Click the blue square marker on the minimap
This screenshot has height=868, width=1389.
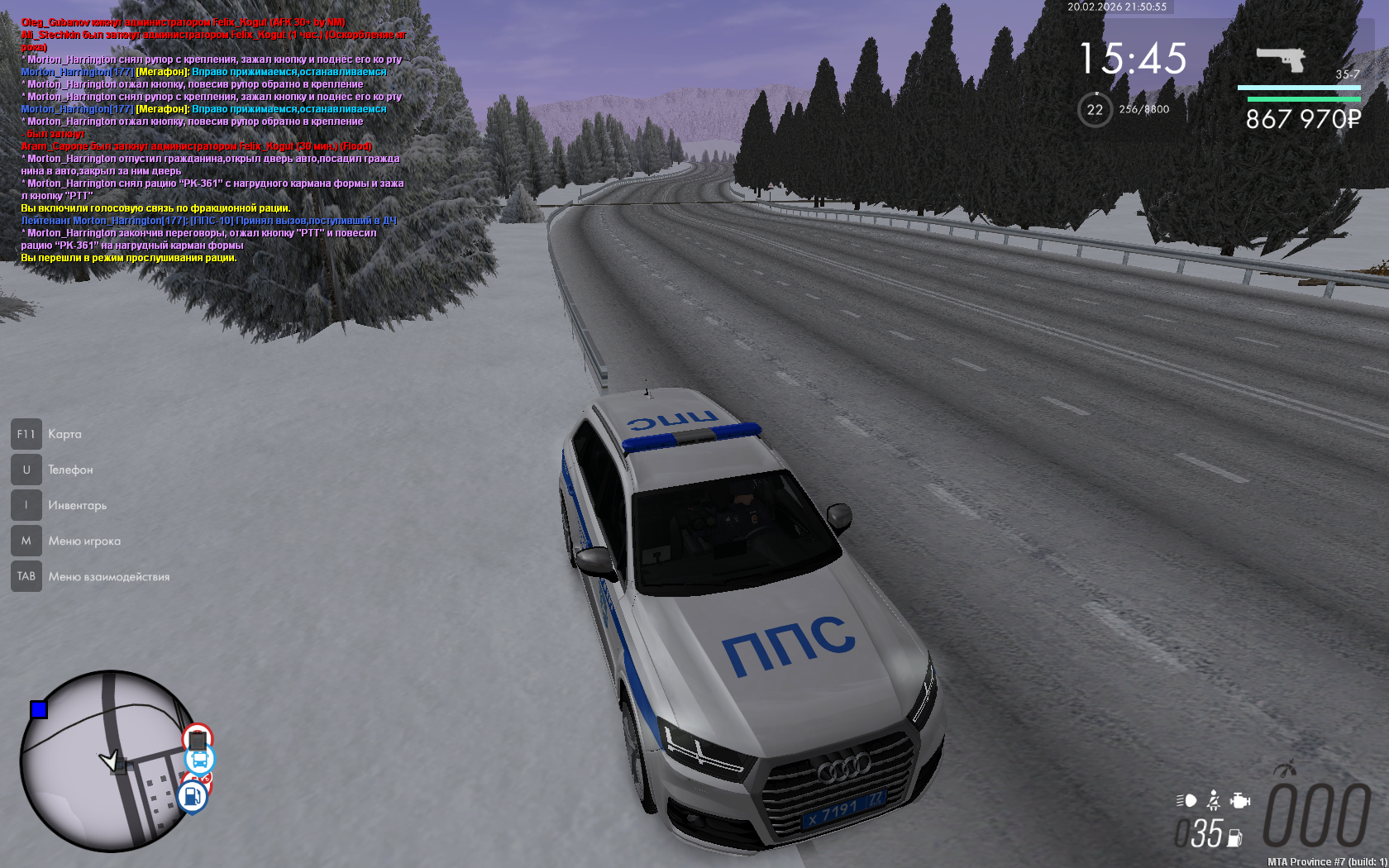point(39,709)
